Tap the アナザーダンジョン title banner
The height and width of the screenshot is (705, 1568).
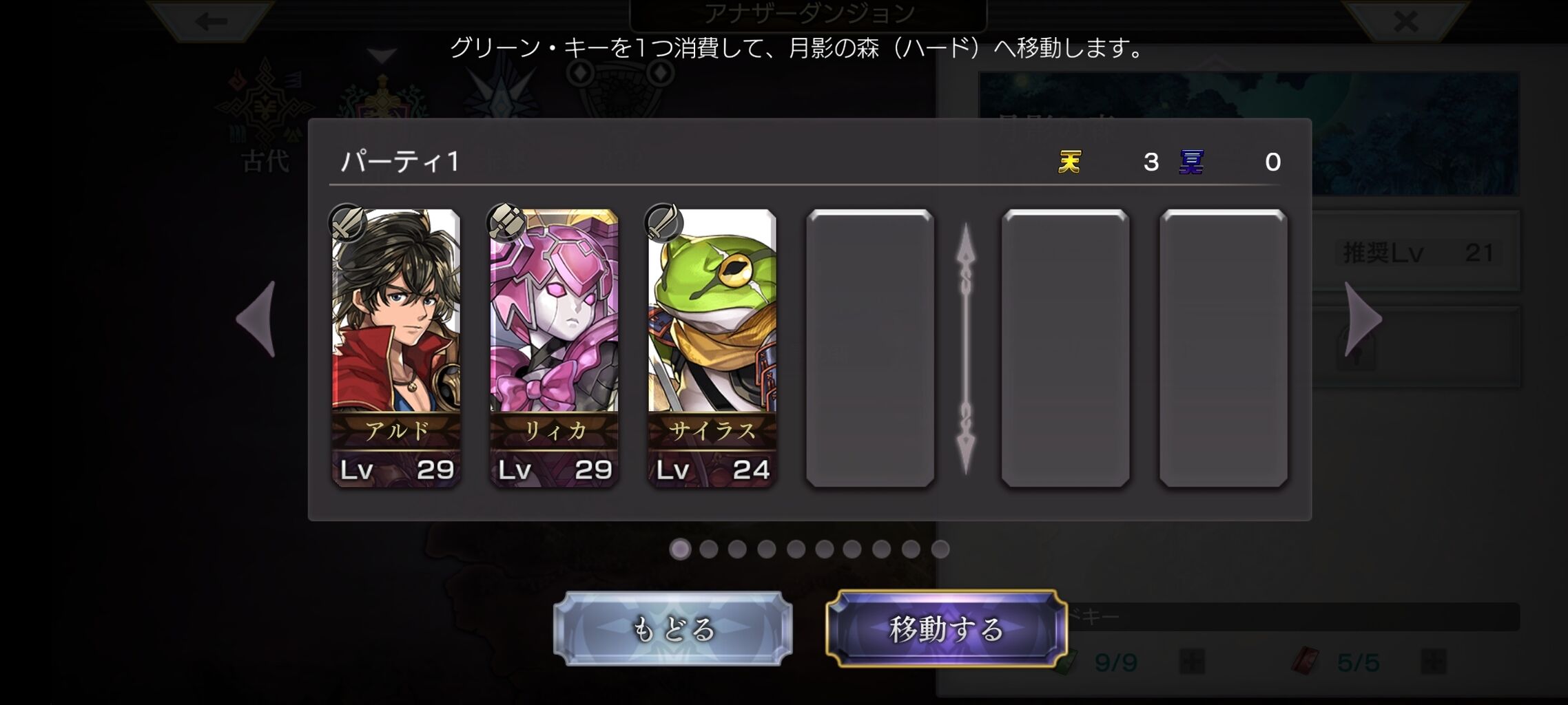click(x=810, y=12)
